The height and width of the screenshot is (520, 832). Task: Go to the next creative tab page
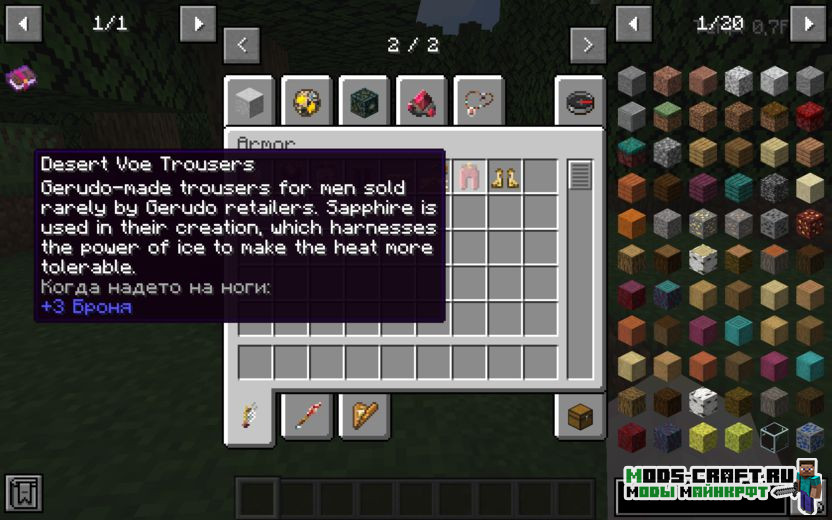coord(588,45)
